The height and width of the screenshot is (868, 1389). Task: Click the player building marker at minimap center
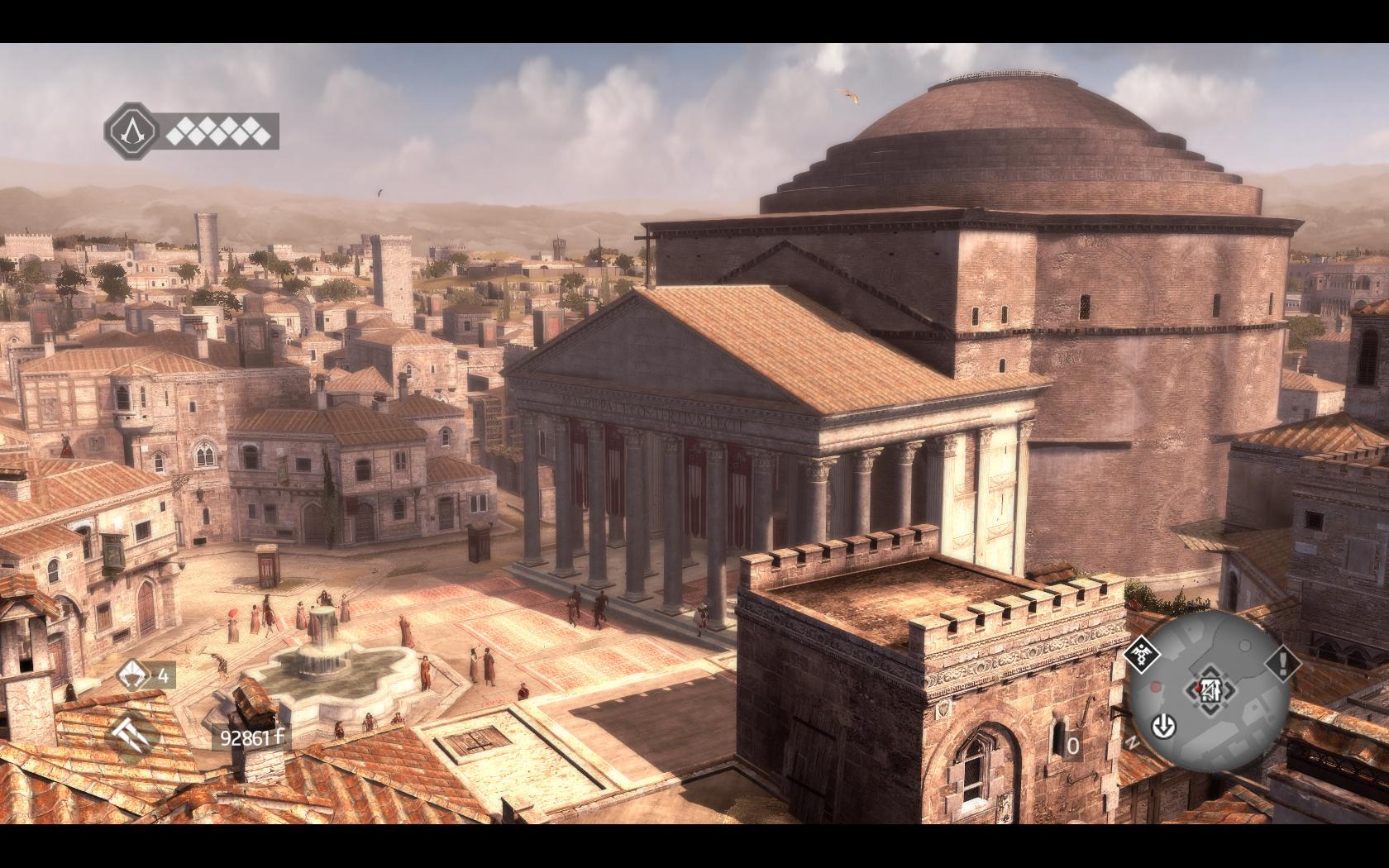[x=1208, y=688]
